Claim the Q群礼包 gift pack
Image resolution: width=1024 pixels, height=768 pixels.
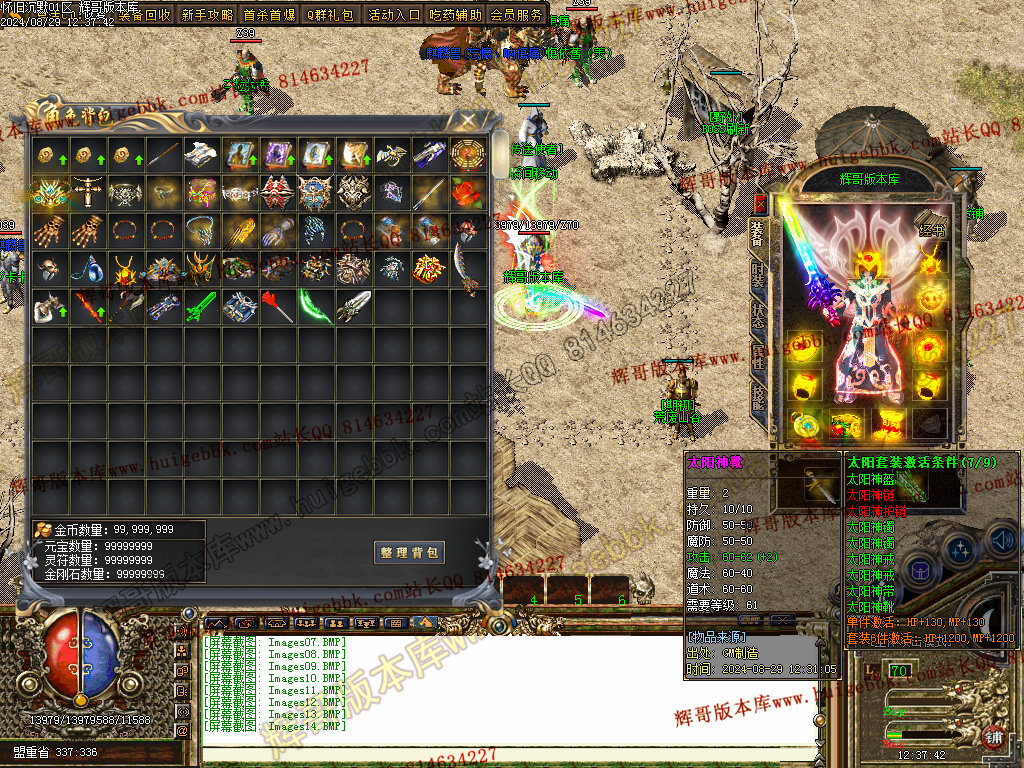coord(330,15)
